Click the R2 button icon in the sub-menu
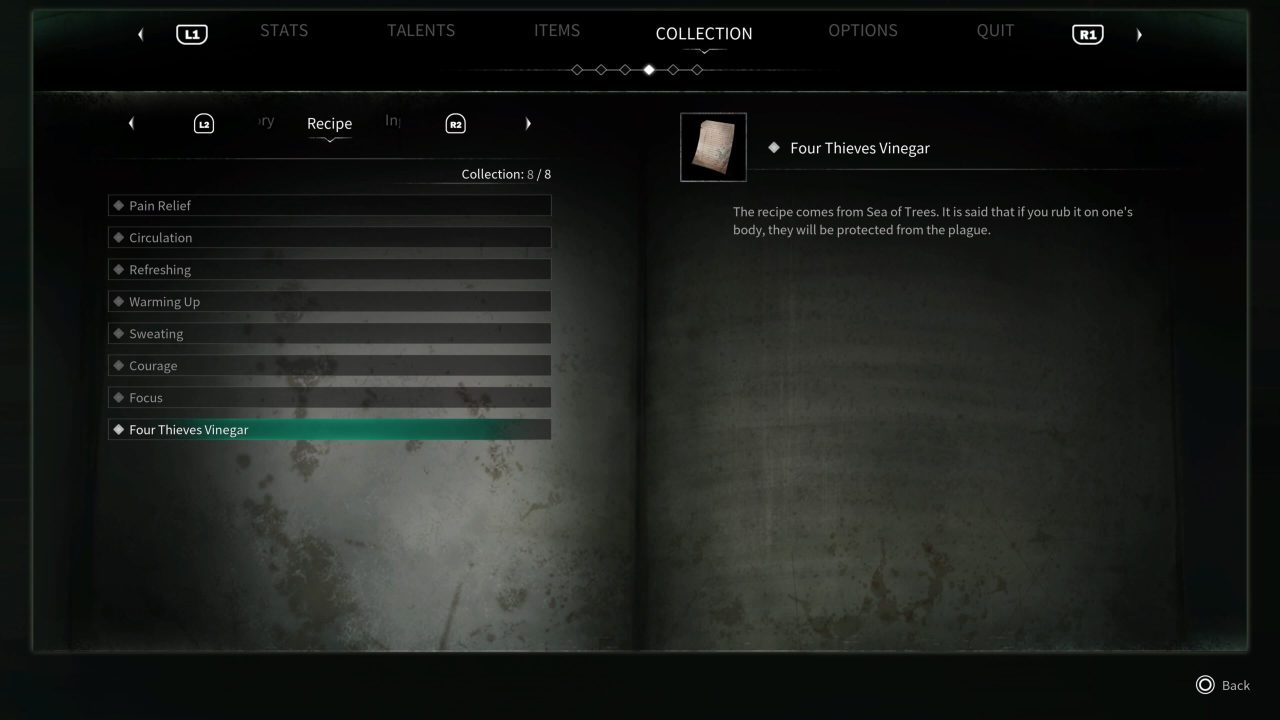This screenshot has height=720, width=1280. (x=455, y=123)
